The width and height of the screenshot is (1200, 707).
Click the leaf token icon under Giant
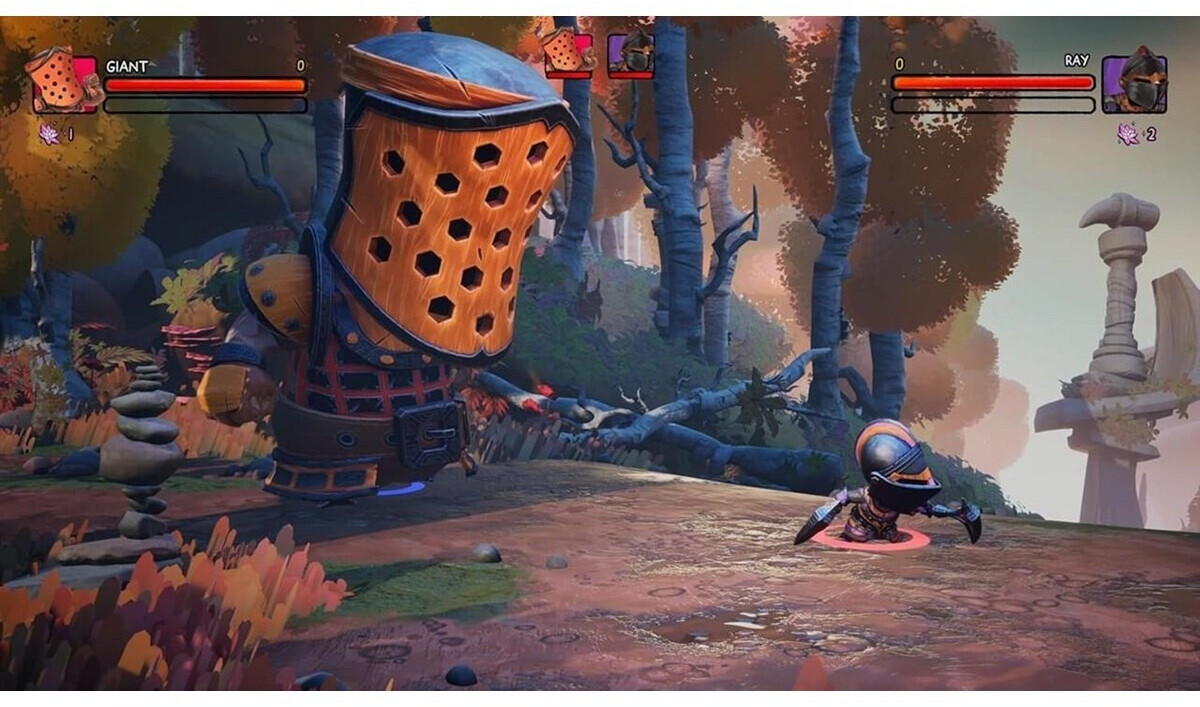48,133
